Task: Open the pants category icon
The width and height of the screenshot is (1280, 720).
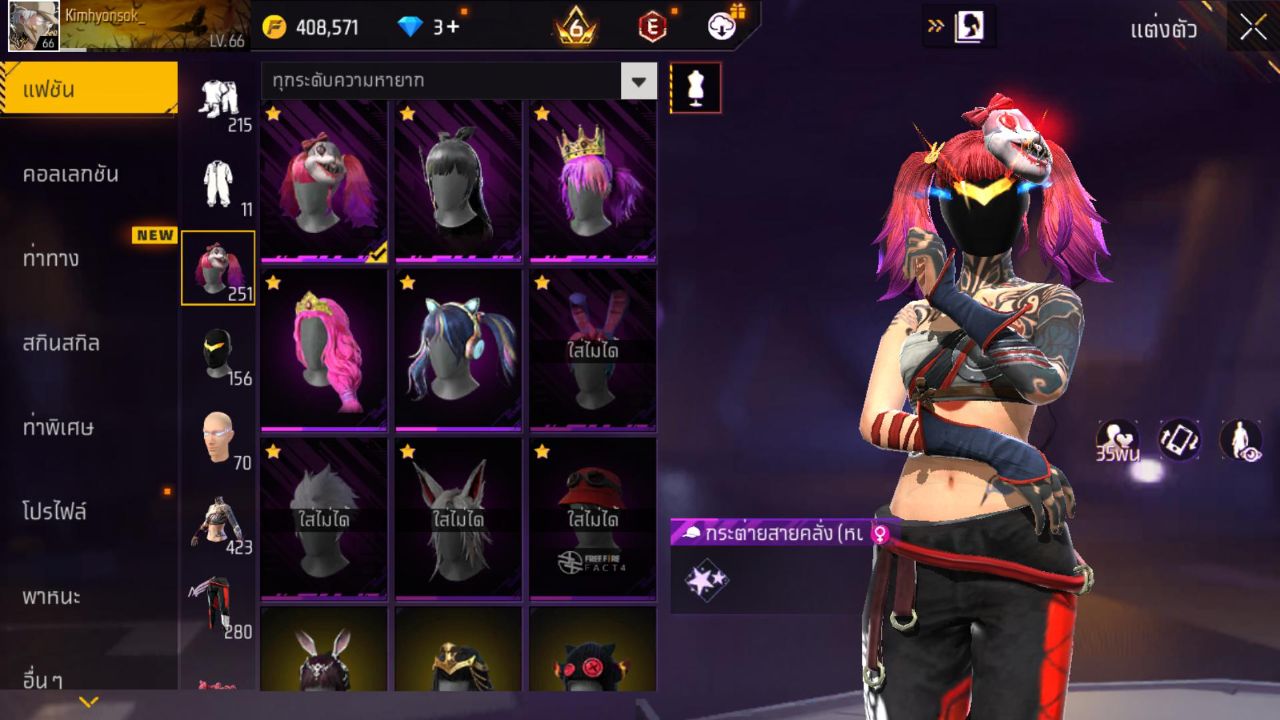Action: [x=217, y=608]
